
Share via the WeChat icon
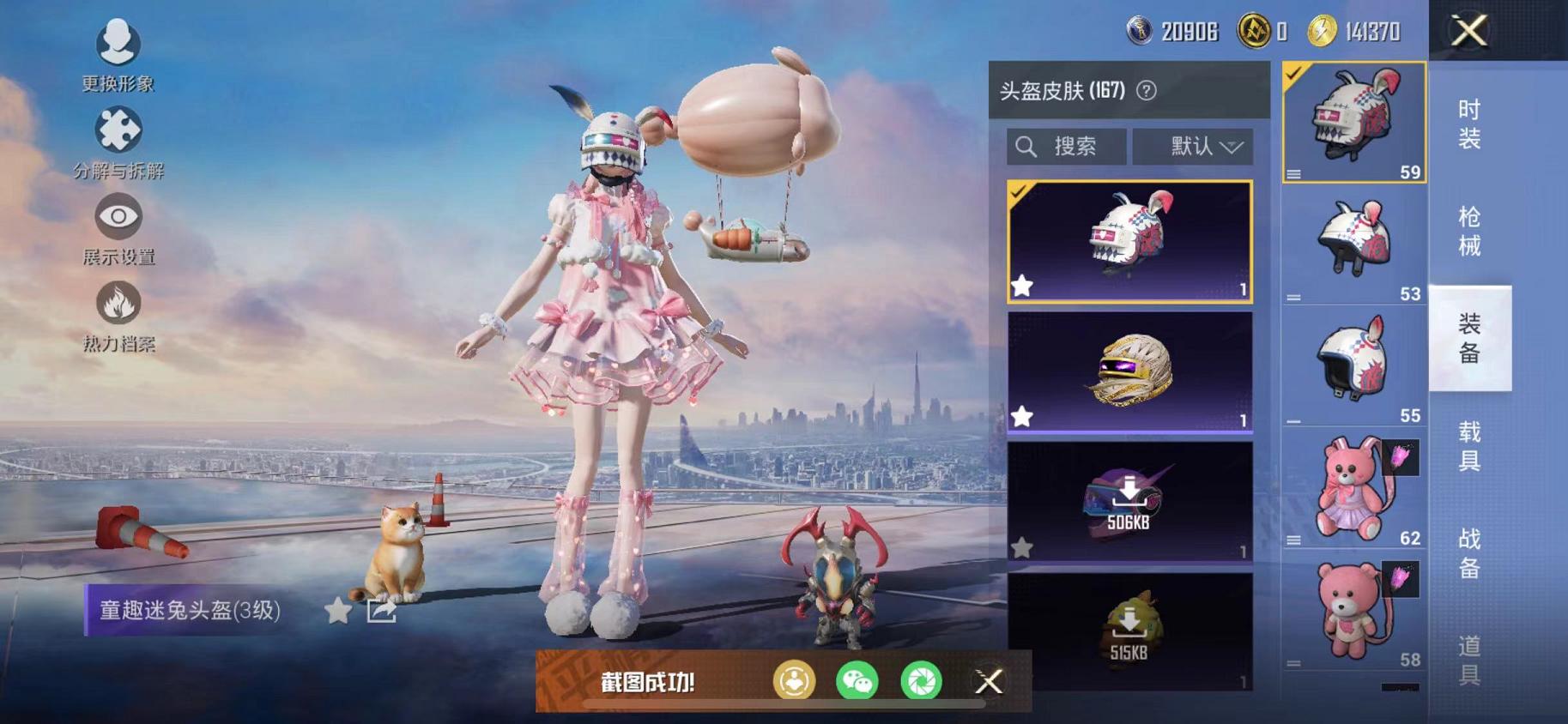tap(858, 682)
